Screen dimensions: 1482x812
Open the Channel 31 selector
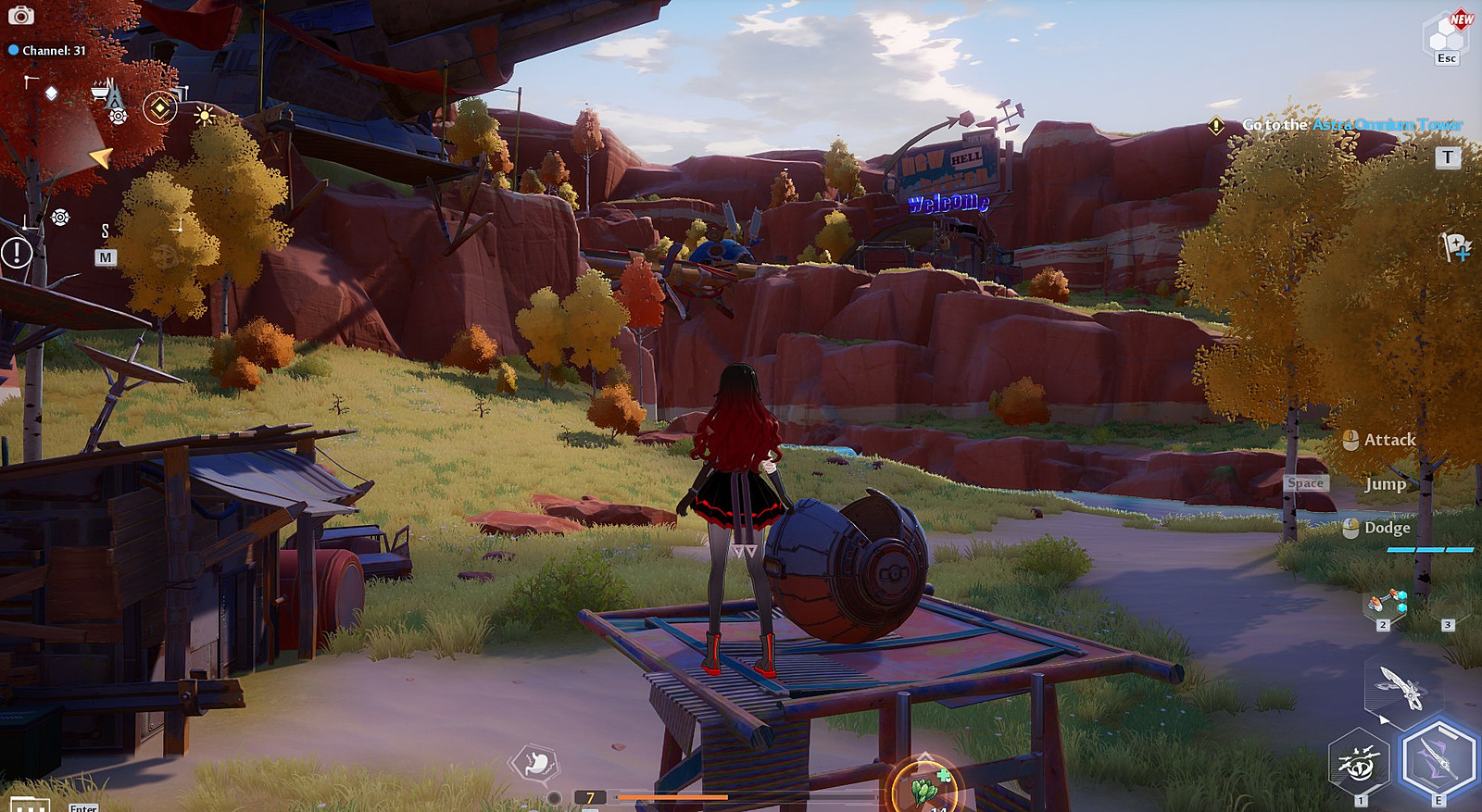point(47,51)
